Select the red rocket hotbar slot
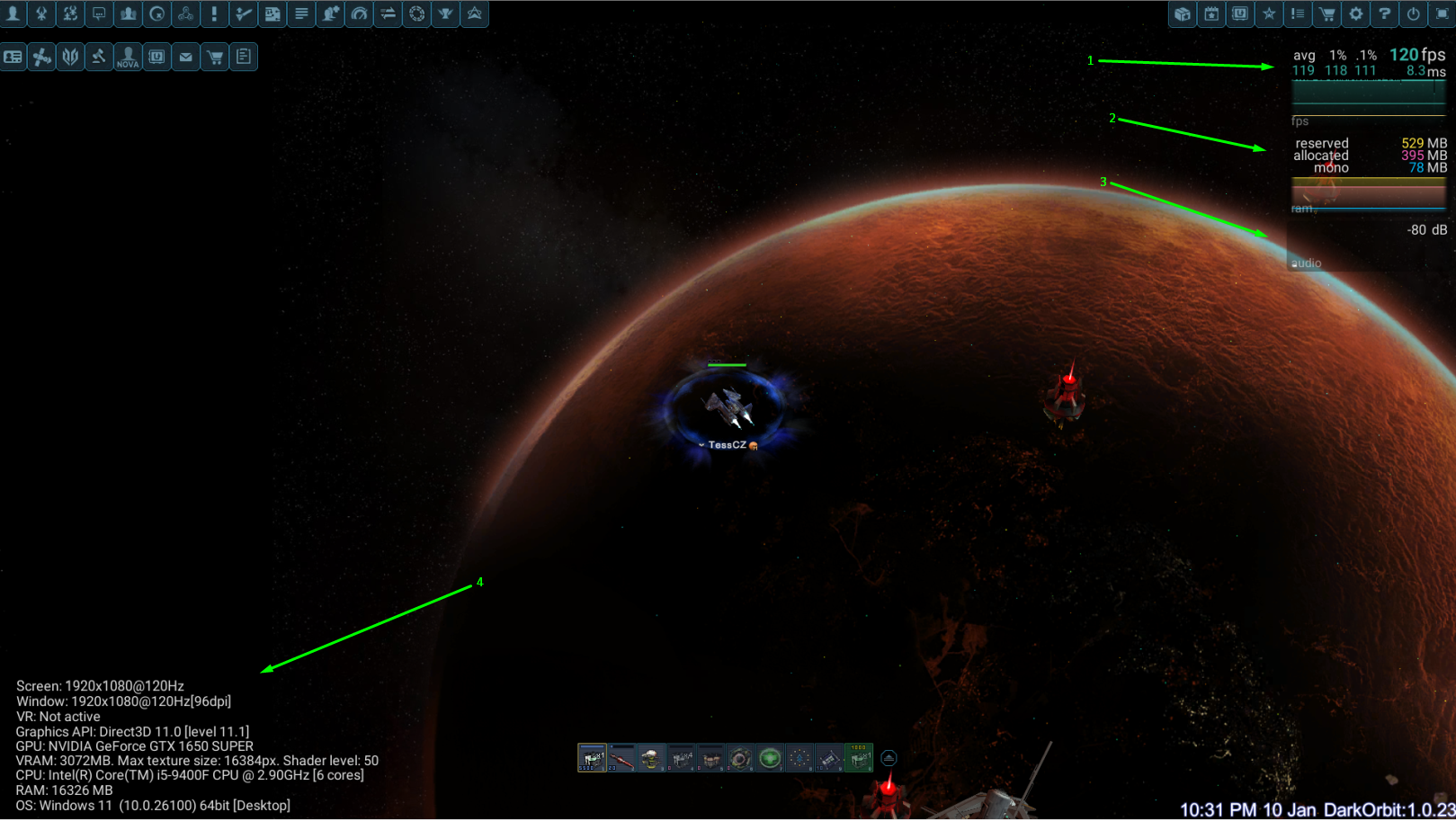This screenshot has width=1456, height=821. coord(621,758)
